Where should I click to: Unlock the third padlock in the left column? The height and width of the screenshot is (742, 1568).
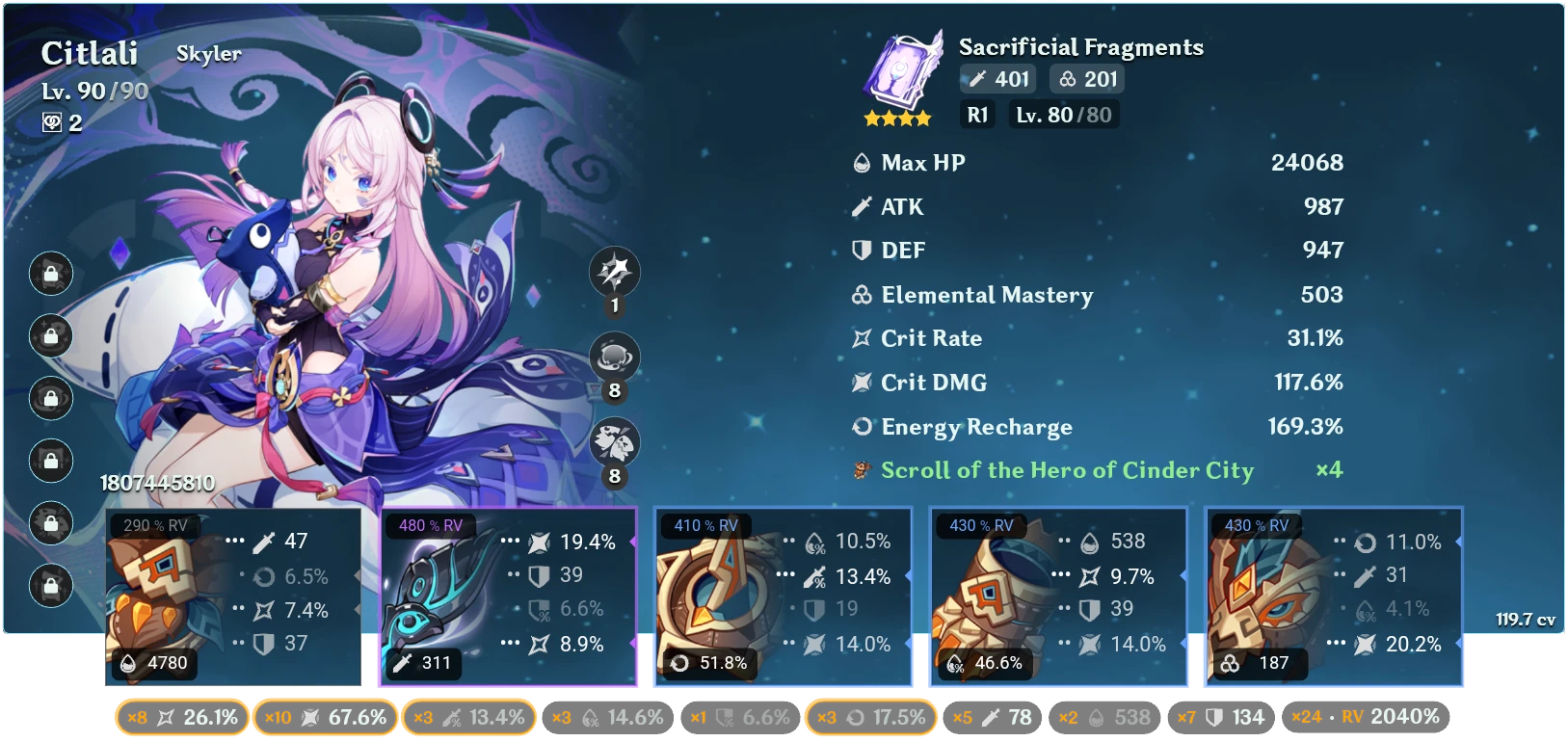point(51,399)
